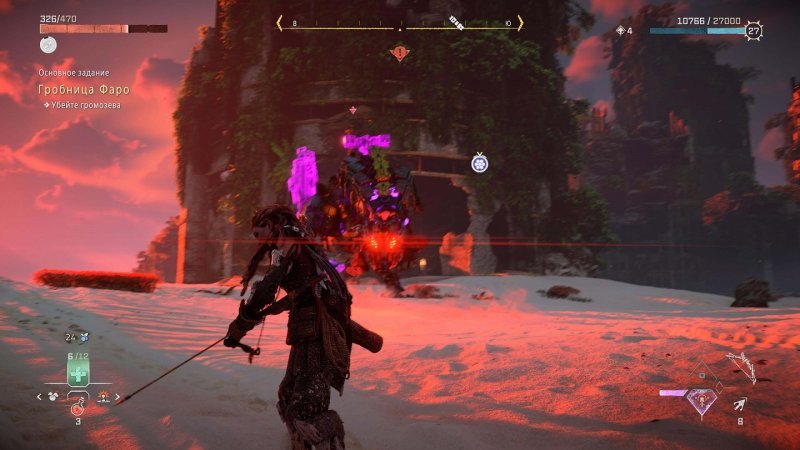Screen dimensions: 800x450
Task: Click the compass bar
Action: 400,23
